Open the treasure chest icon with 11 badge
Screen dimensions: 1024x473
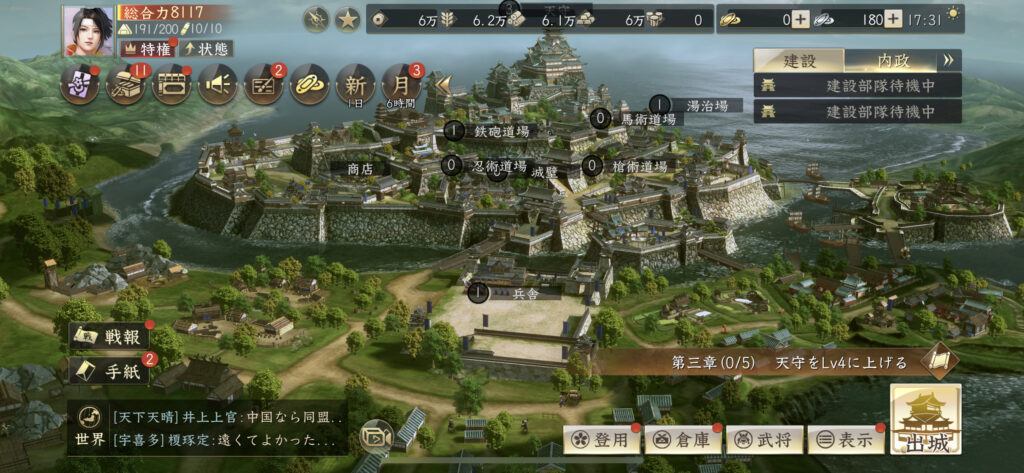click(127, 84)
